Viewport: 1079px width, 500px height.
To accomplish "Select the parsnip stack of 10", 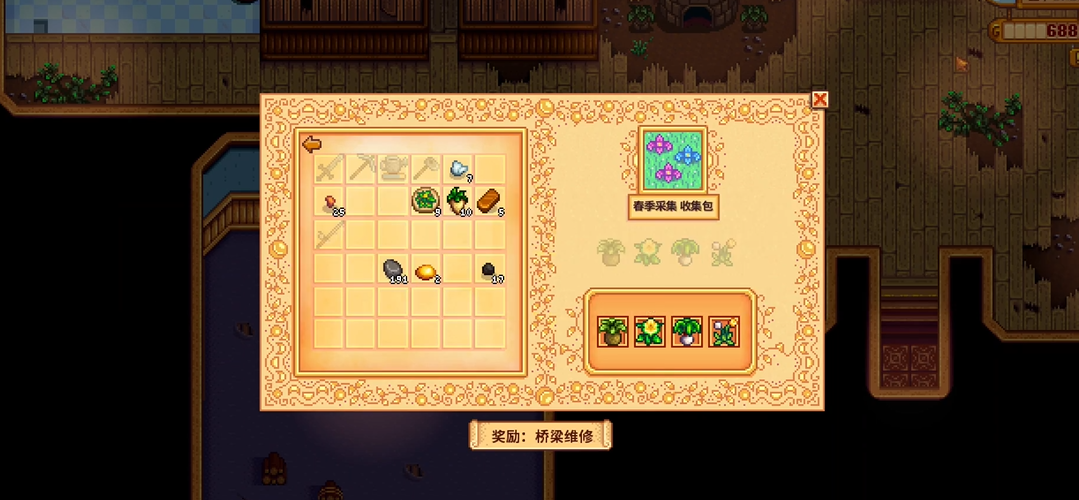I will tap(458, 201).
